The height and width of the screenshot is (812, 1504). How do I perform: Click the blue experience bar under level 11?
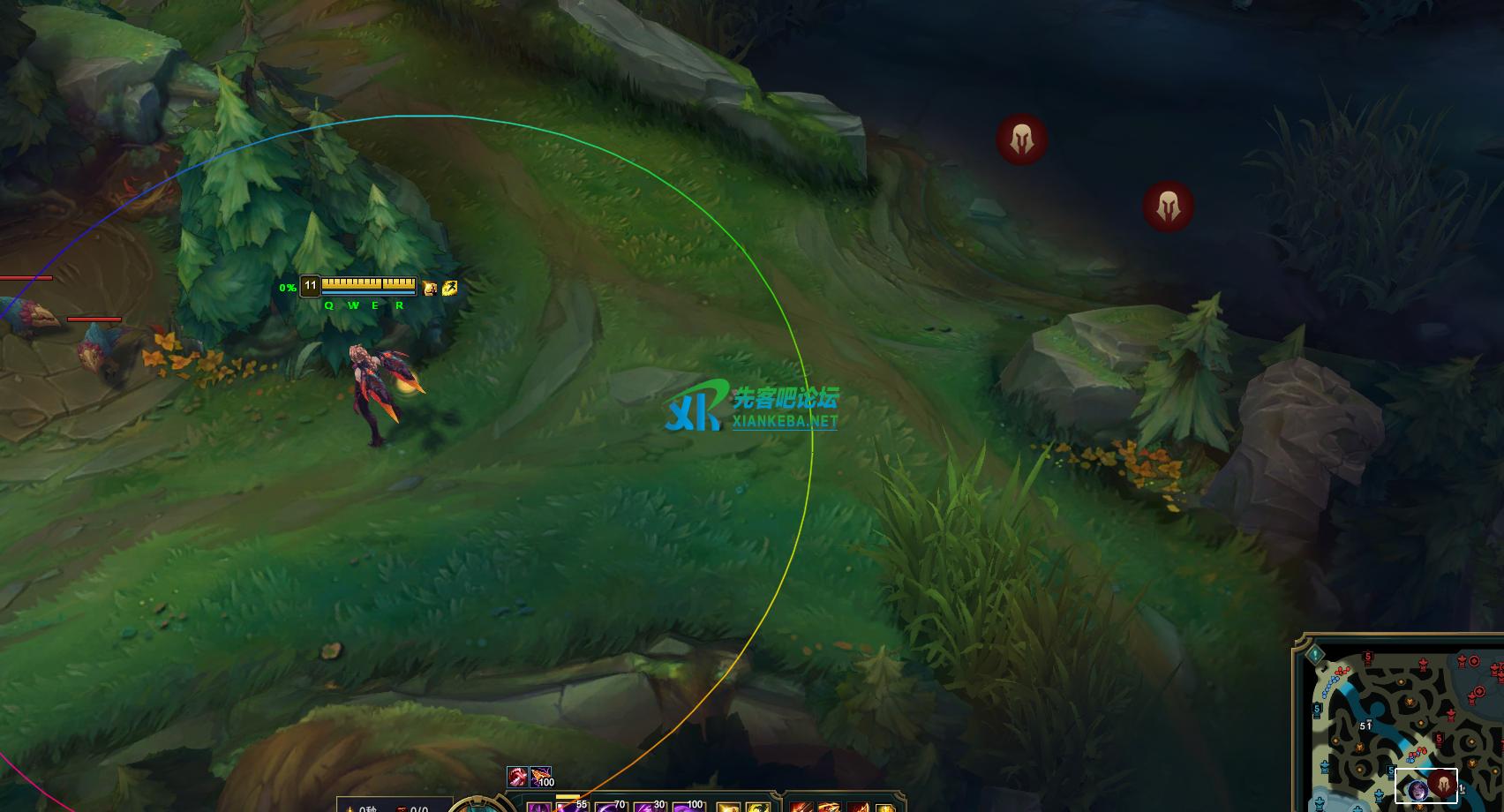[x=368, y=292]
